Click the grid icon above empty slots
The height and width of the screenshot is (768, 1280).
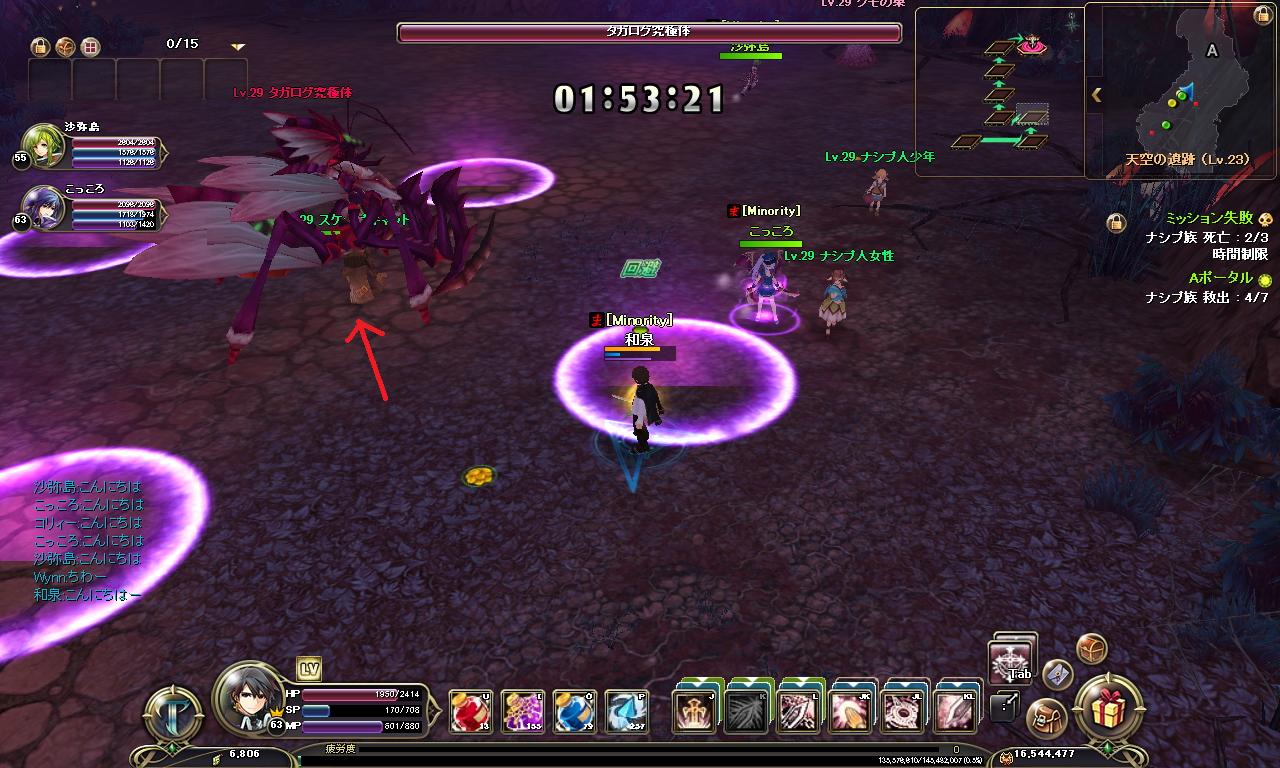tap(90, 46)
